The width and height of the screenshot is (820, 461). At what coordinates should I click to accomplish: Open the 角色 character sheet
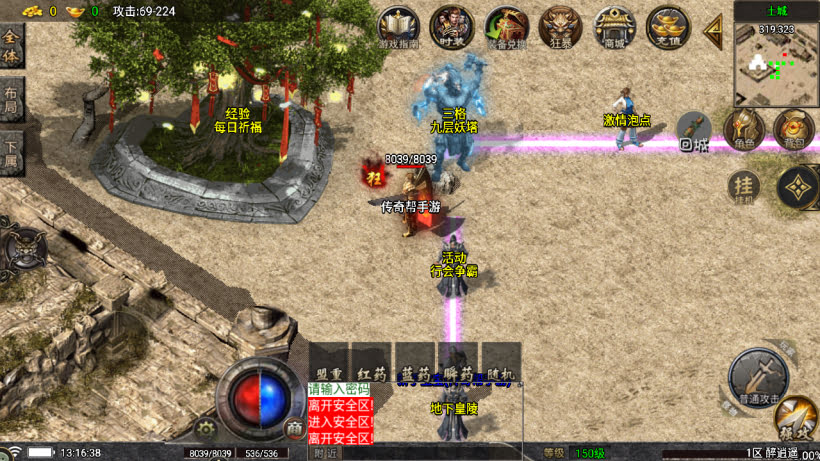coord(744,130)
